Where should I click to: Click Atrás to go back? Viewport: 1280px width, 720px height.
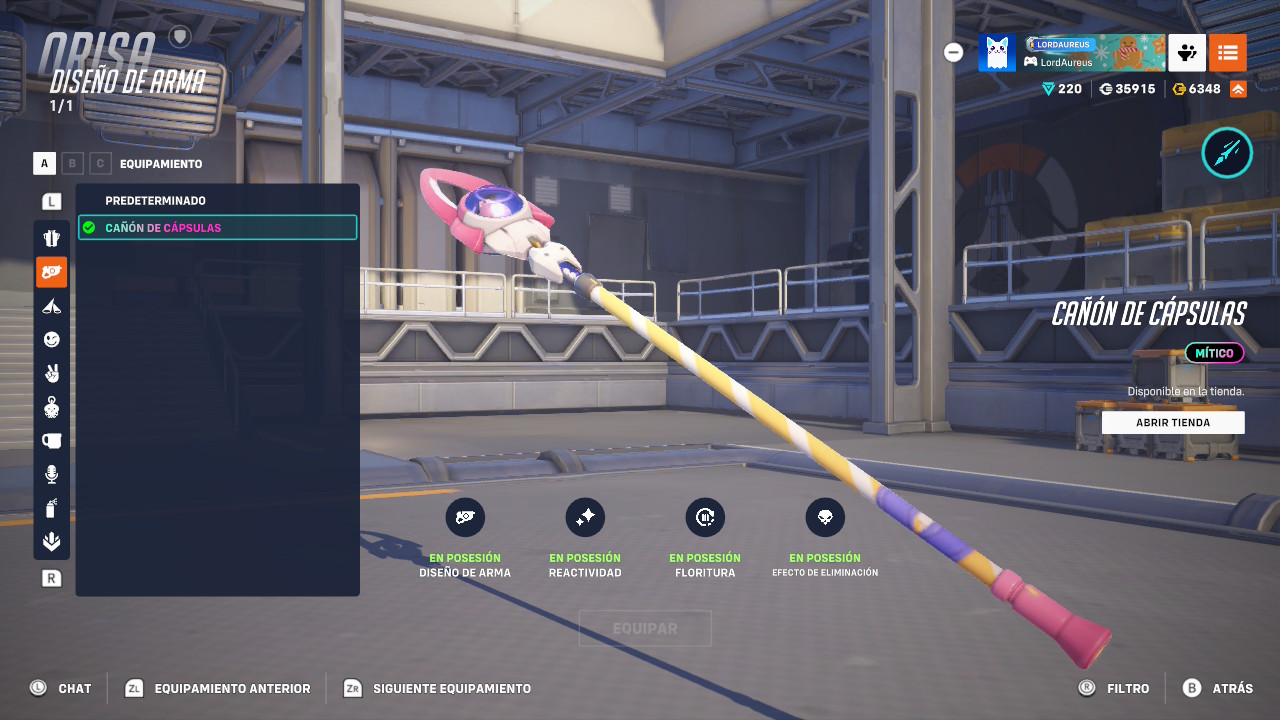click(x=1223, y=688)
